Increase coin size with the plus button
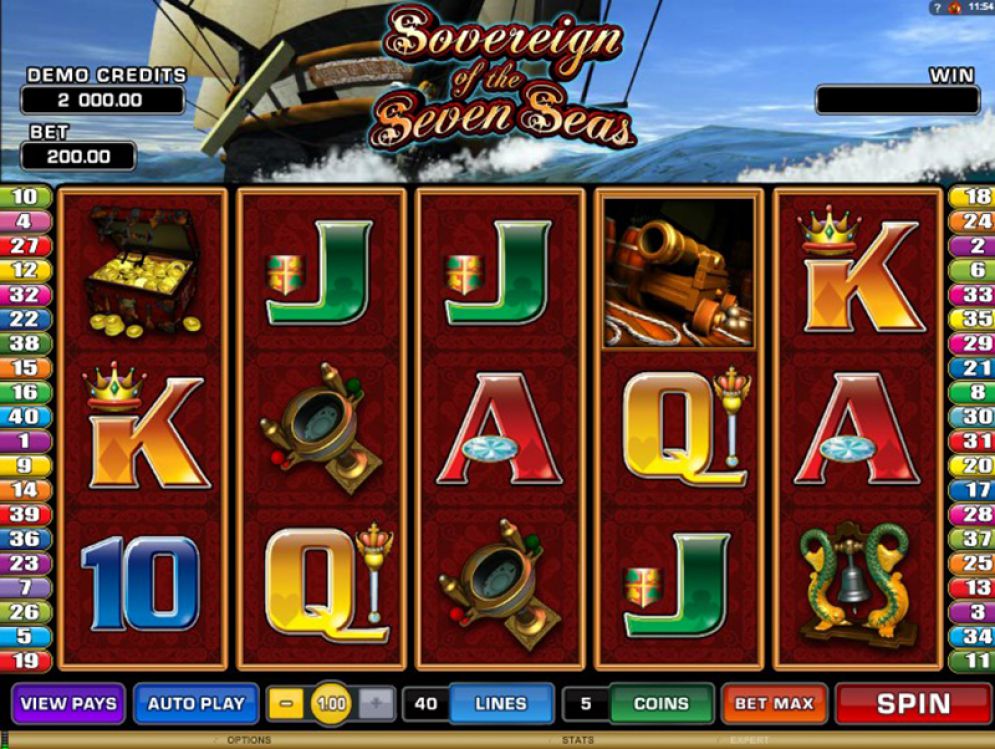 pos(376,704)
